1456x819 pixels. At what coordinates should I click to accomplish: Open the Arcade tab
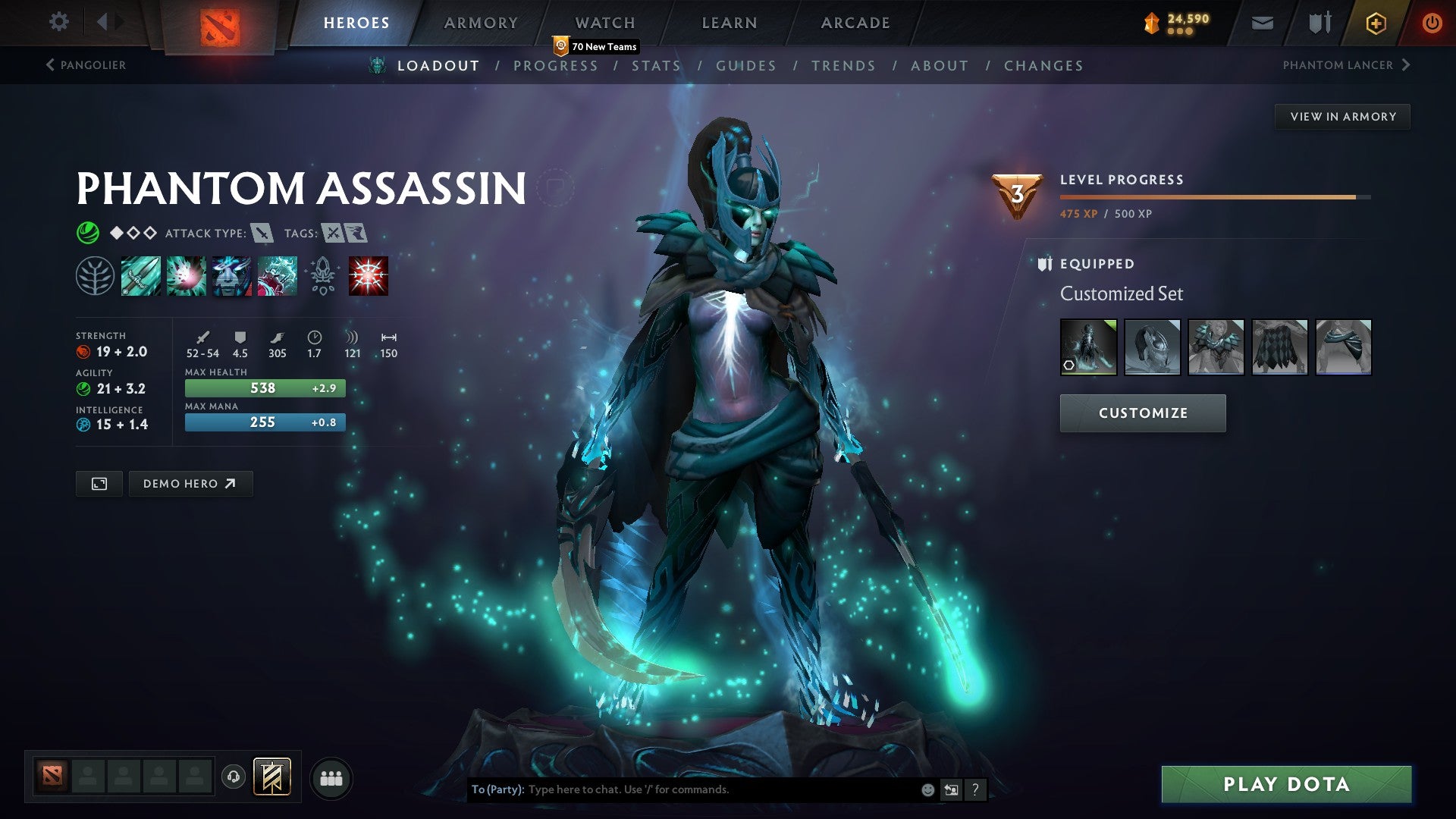[x=855, y=23]
